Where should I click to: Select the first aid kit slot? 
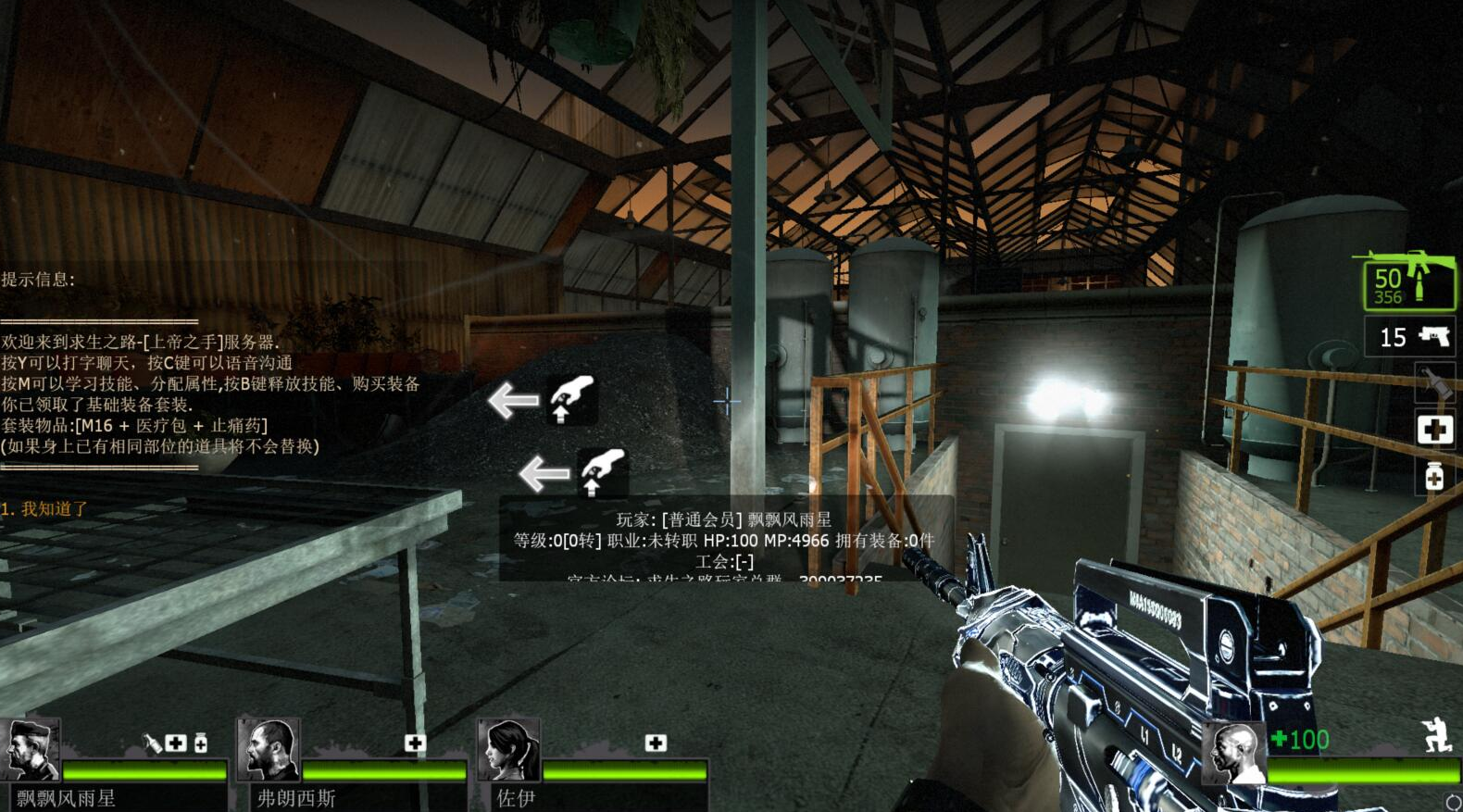(1434, 430)
